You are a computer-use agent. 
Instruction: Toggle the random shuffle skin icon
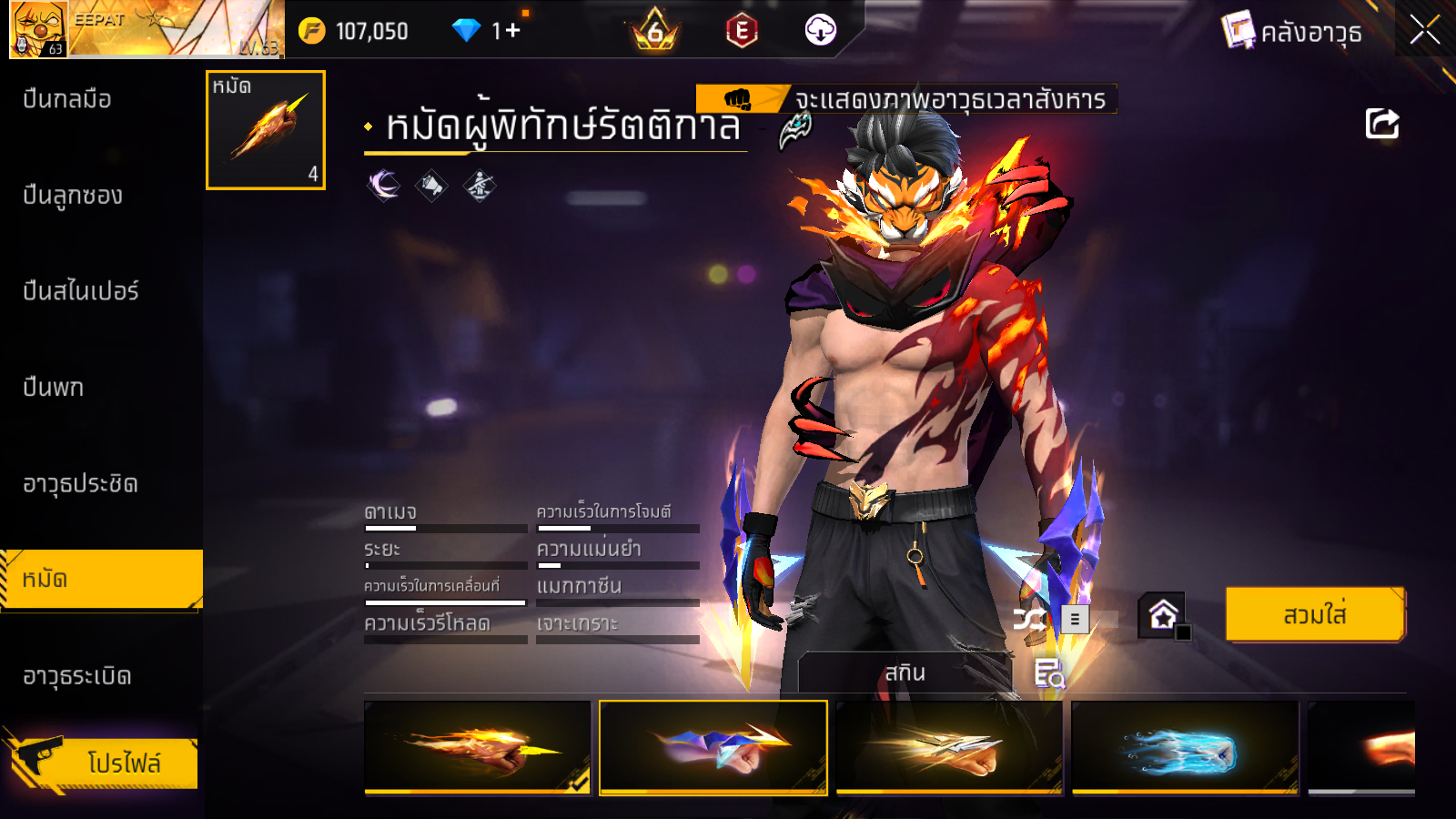[x=1029, y=621]
